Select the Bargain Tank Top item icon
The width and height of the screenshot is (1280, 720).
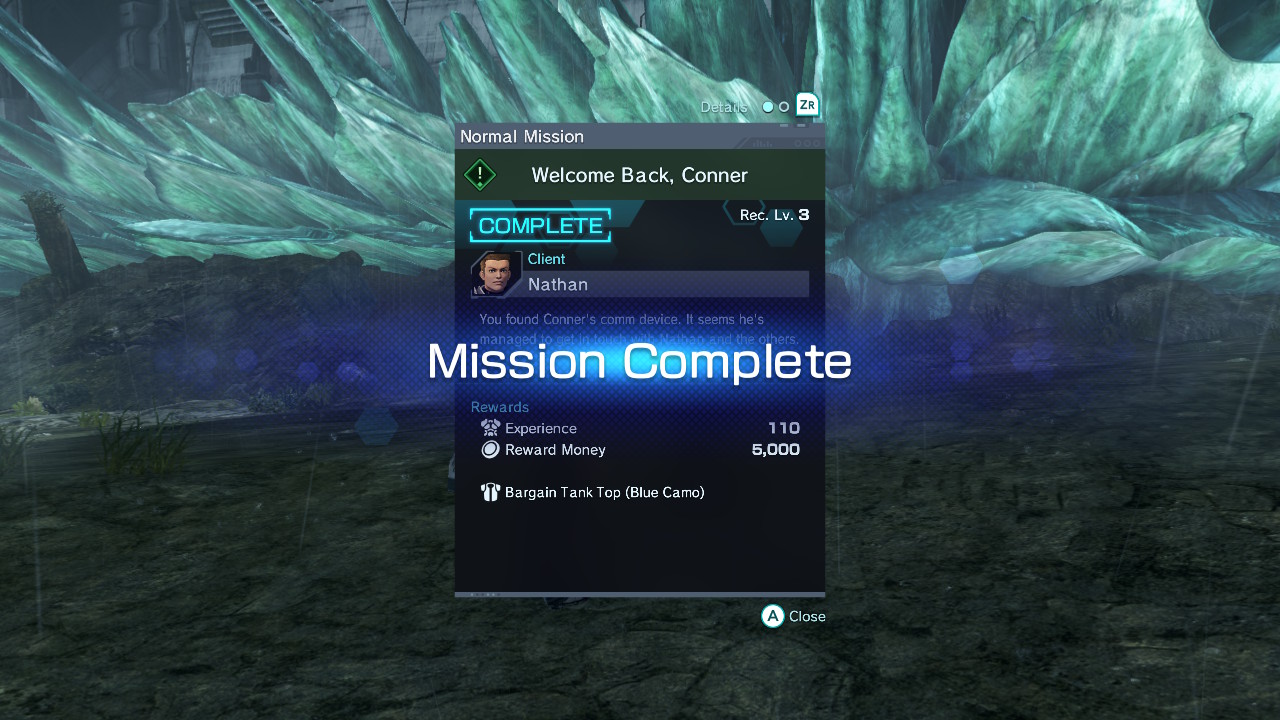(x=490, y=491)
